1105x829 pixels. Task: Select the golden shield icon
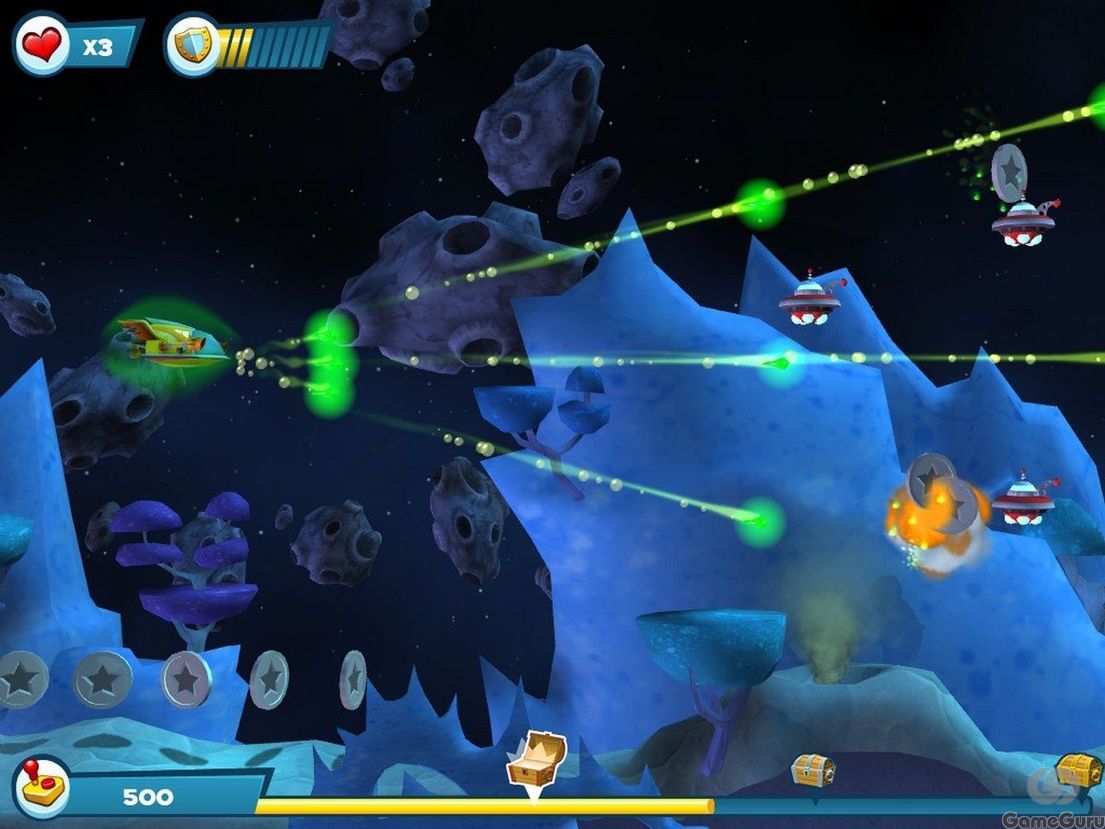192,44
